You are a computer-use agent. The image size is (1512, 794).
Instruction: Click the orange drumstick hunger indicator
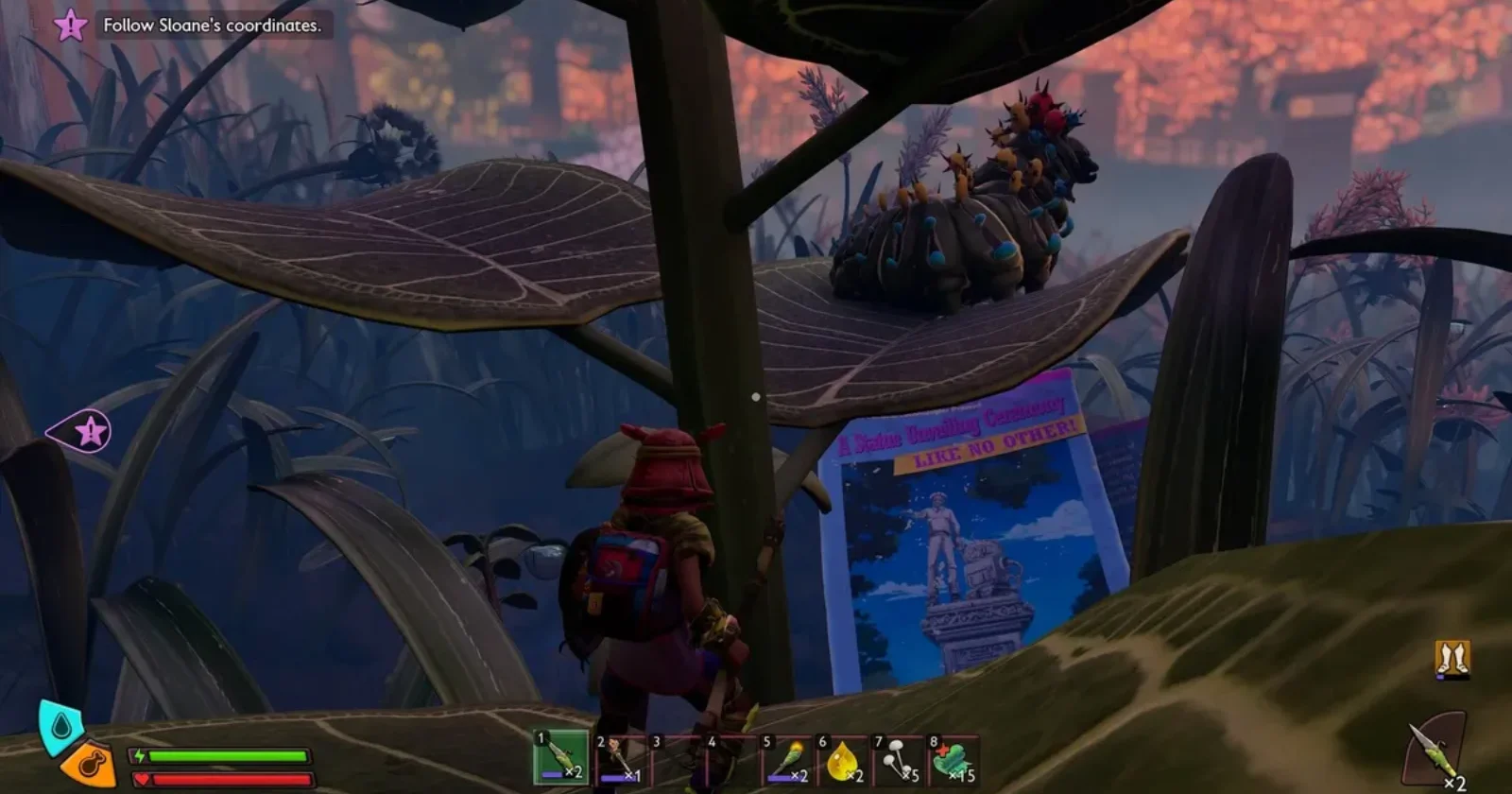(x=90, y=764)
